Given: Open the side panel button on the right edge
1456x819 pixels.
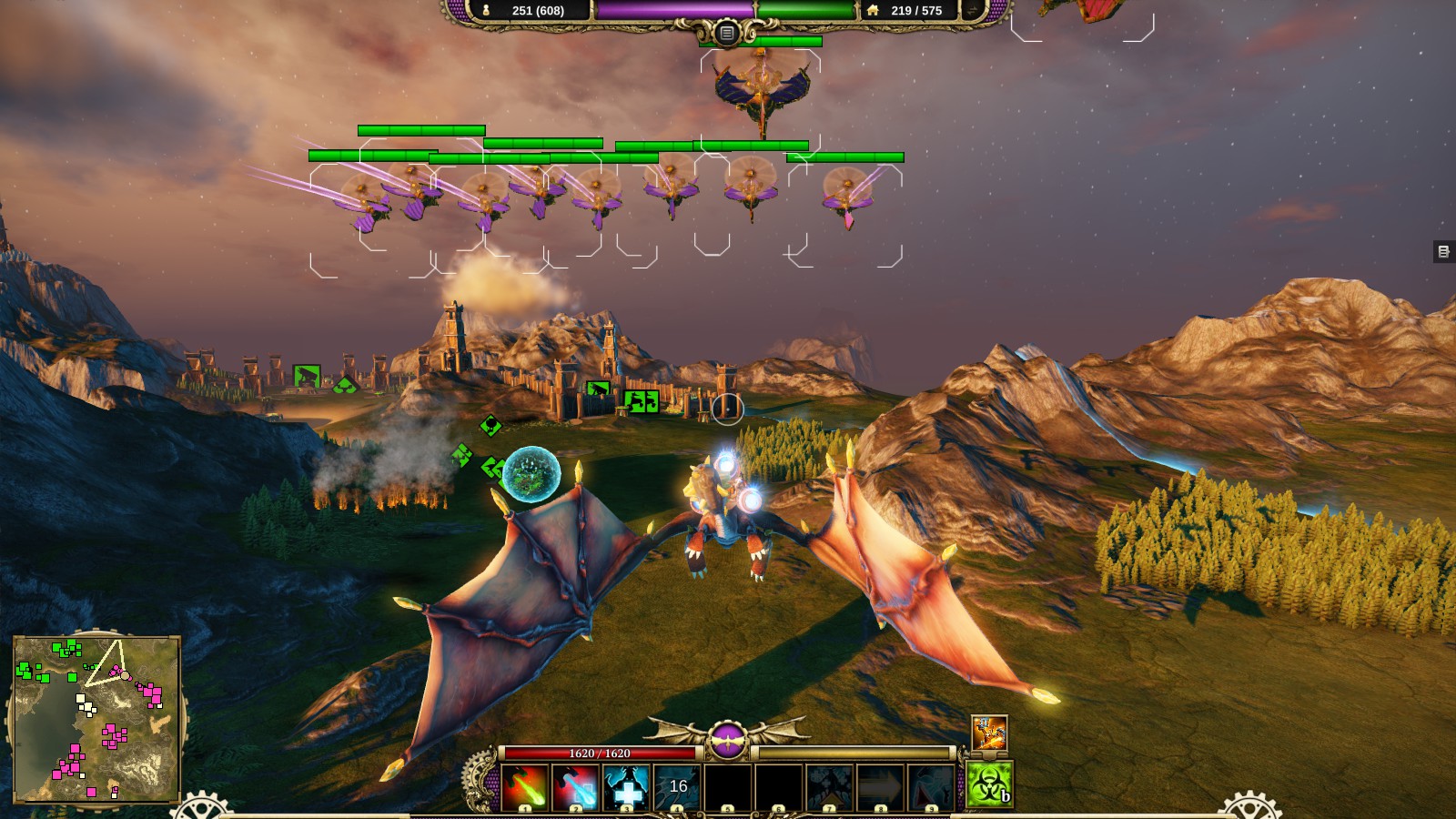Looking at the screenshot, I should click(1443, 251).
